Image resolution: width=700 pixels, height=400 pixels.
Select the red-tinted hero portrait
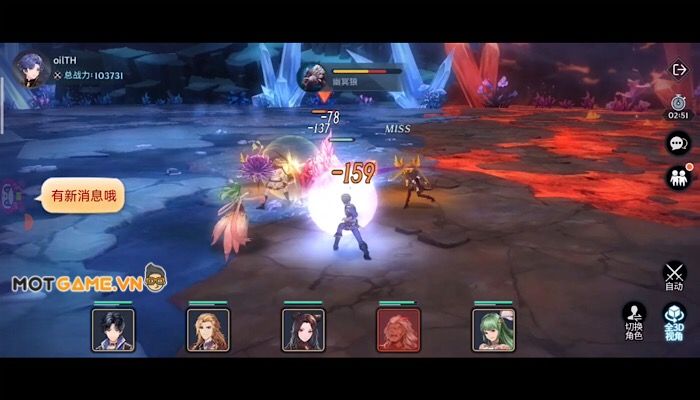[397, 329]
